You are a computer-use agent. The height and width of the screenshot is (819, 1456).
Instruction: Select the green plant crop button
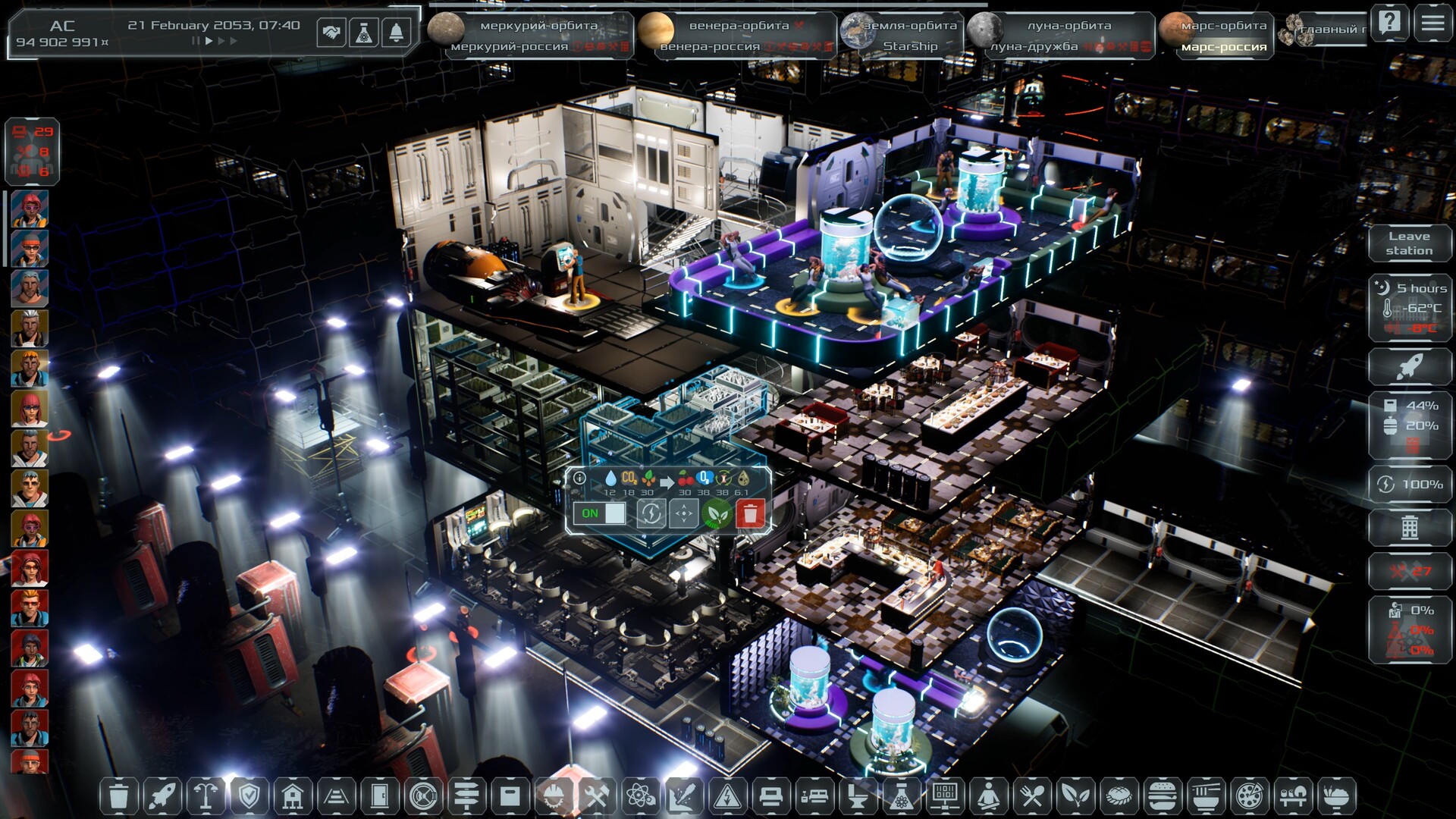click(x=717, y=513)
